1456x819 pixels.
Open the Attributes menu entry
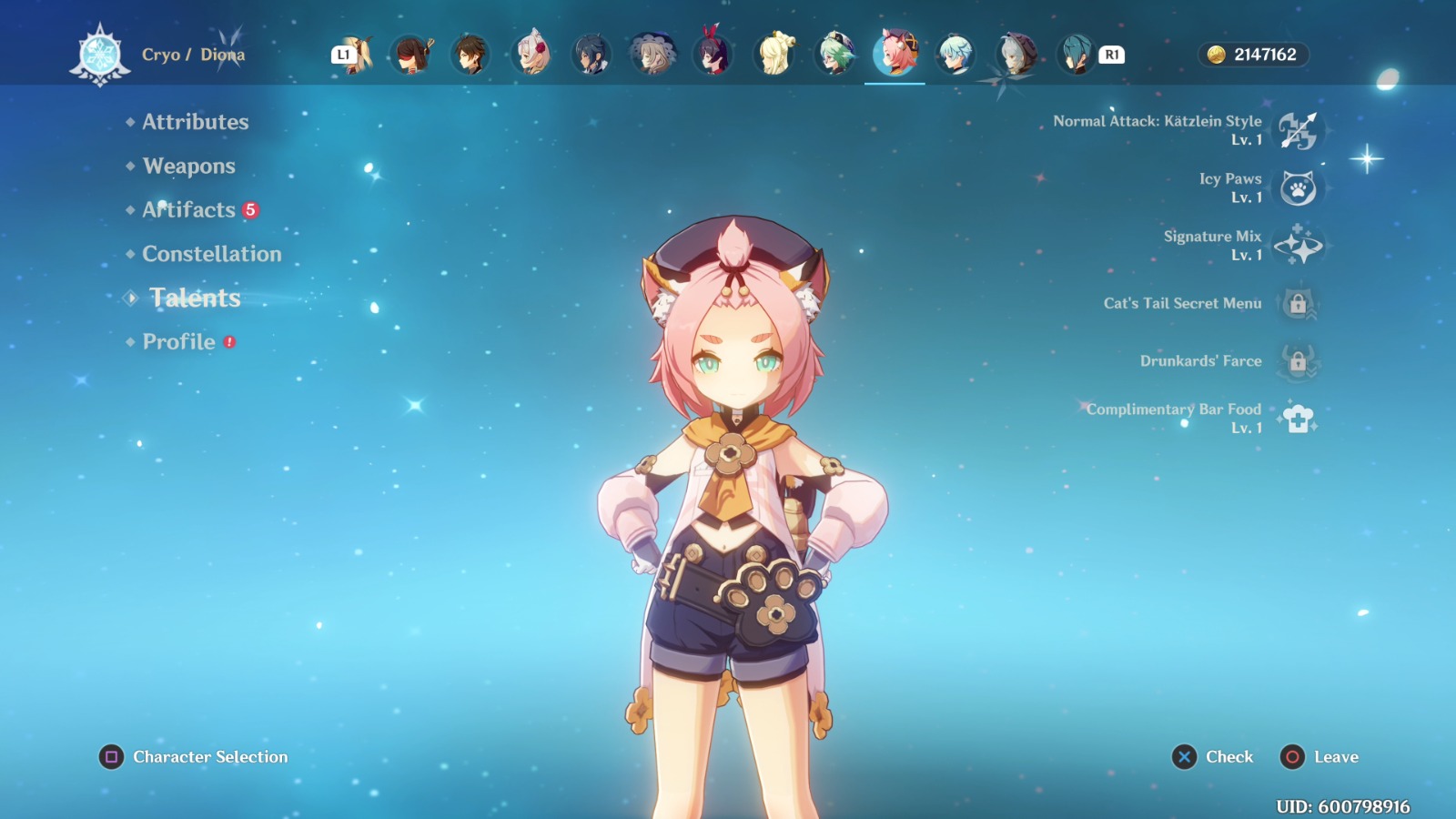(x=195, y=122)
